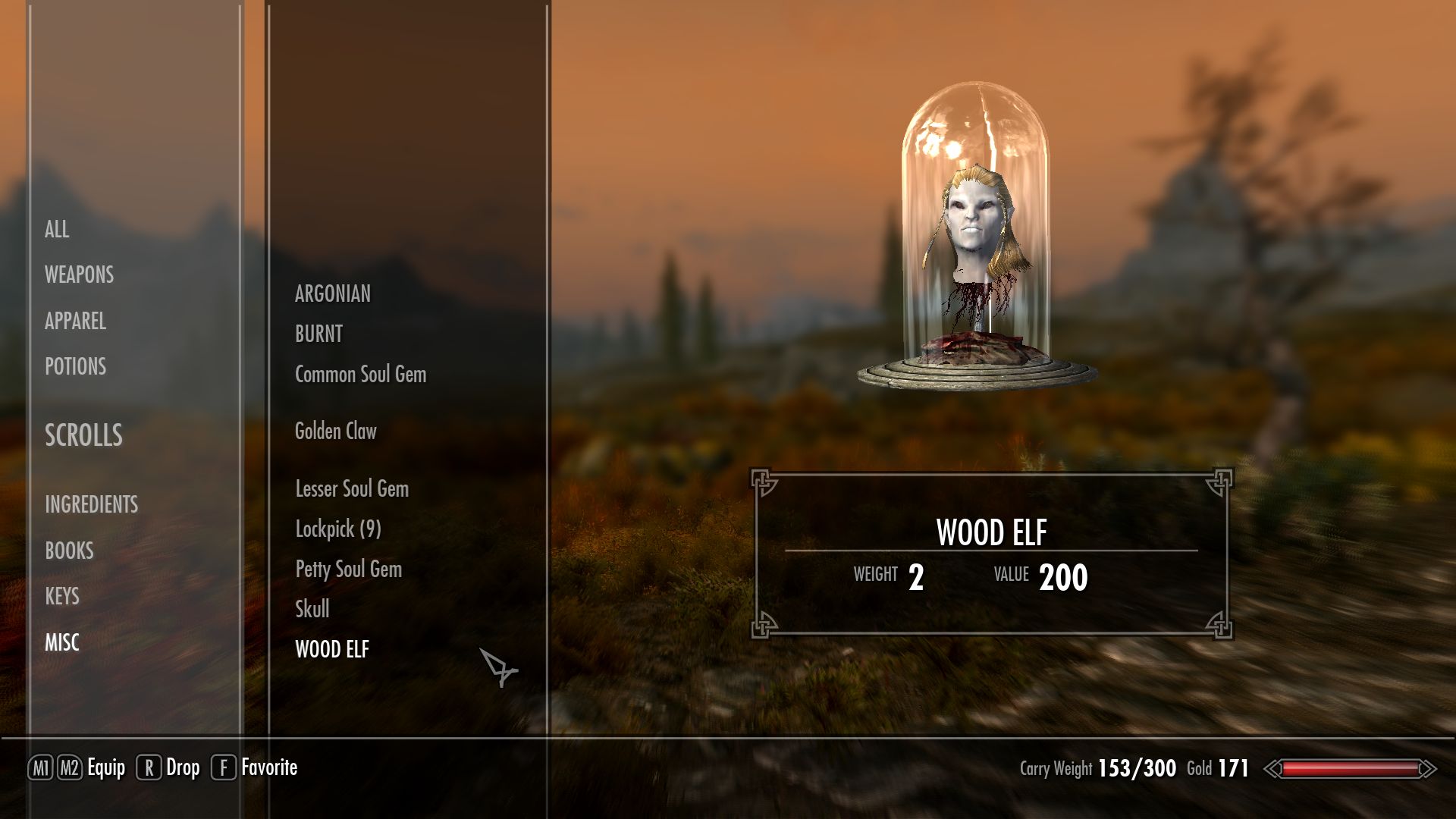1456x819 pixels.
Task: Choose the SCROLLS category
Action: point(83,435)
